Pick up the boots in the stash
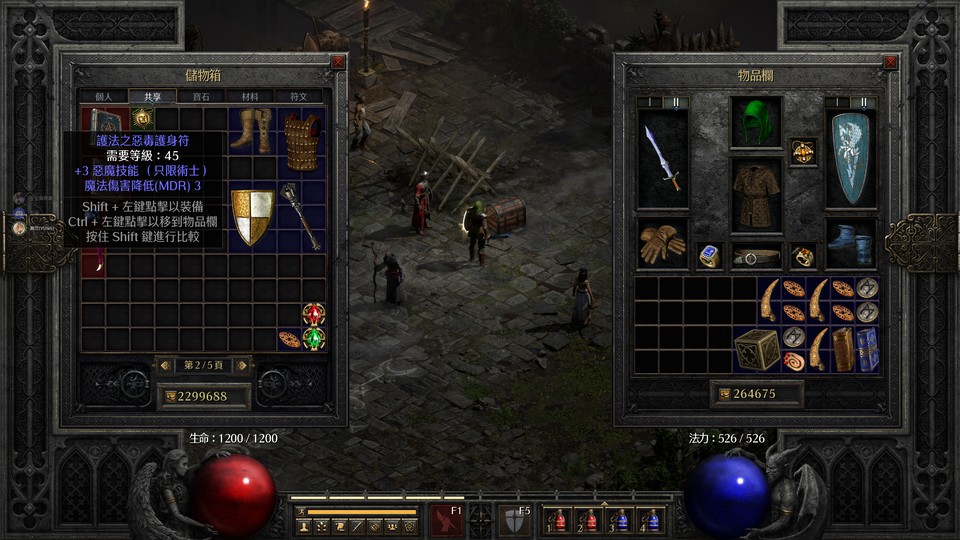960x540 pixels. pos(249,130)
